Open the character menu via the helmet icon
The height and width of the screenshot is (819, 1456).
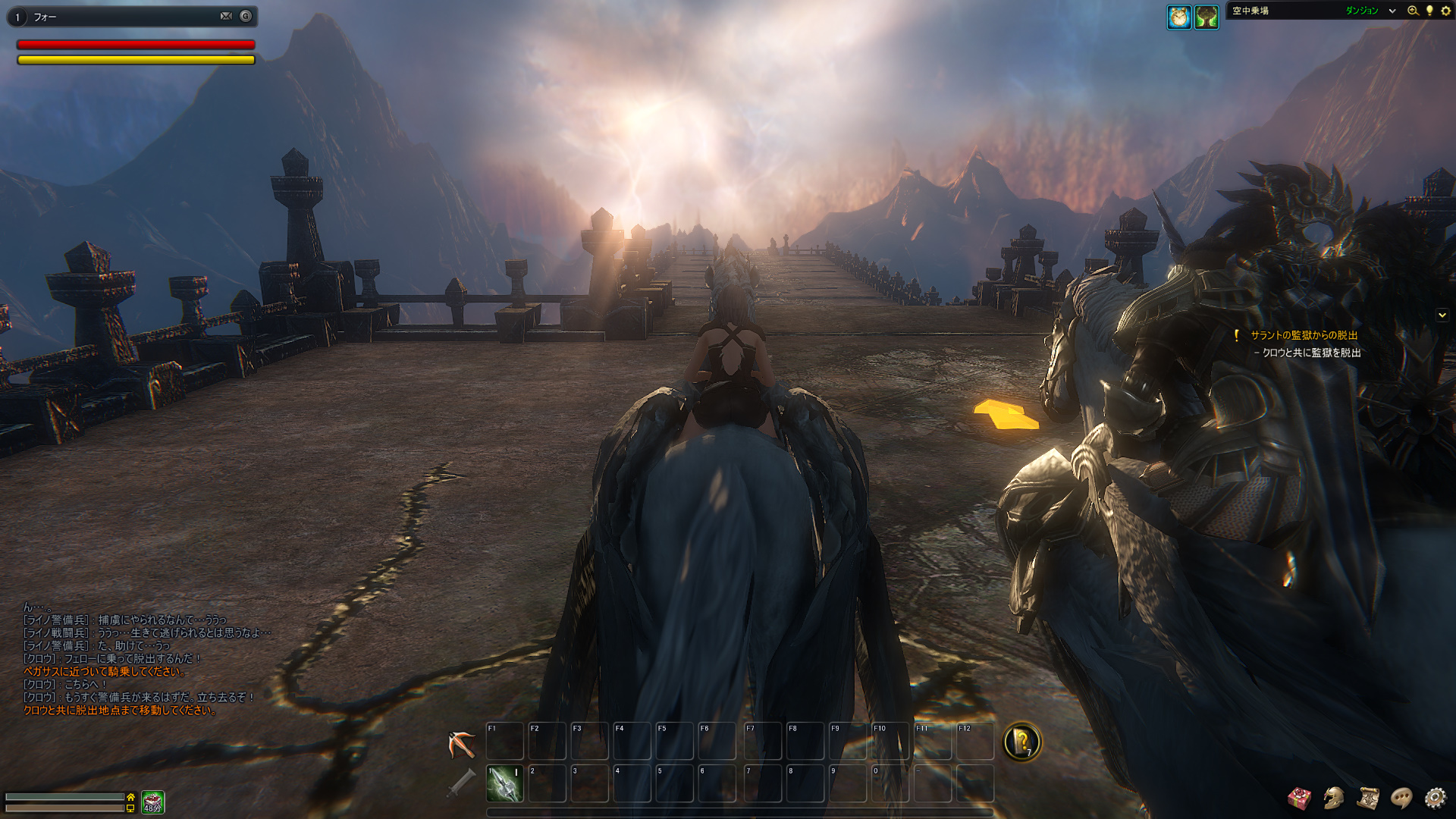point(1333,798)
